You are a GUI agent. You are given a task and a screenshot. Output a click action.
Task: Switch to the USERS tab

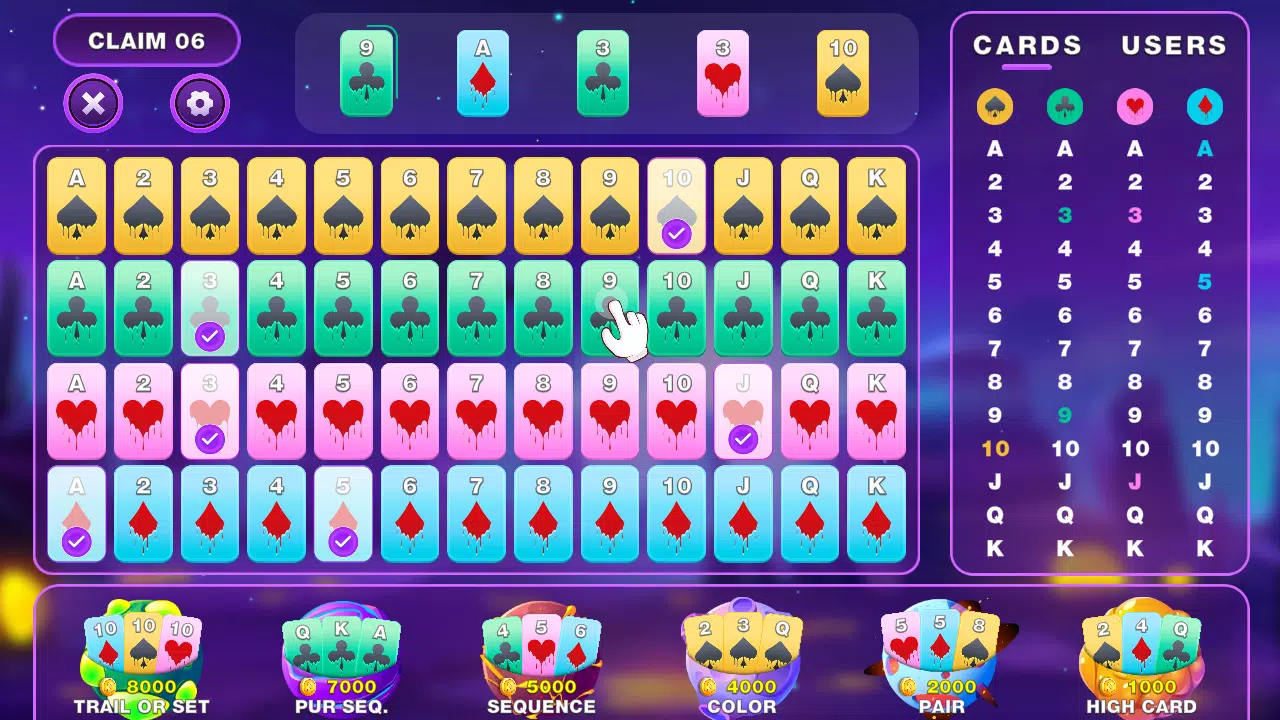coord(1173,46)
